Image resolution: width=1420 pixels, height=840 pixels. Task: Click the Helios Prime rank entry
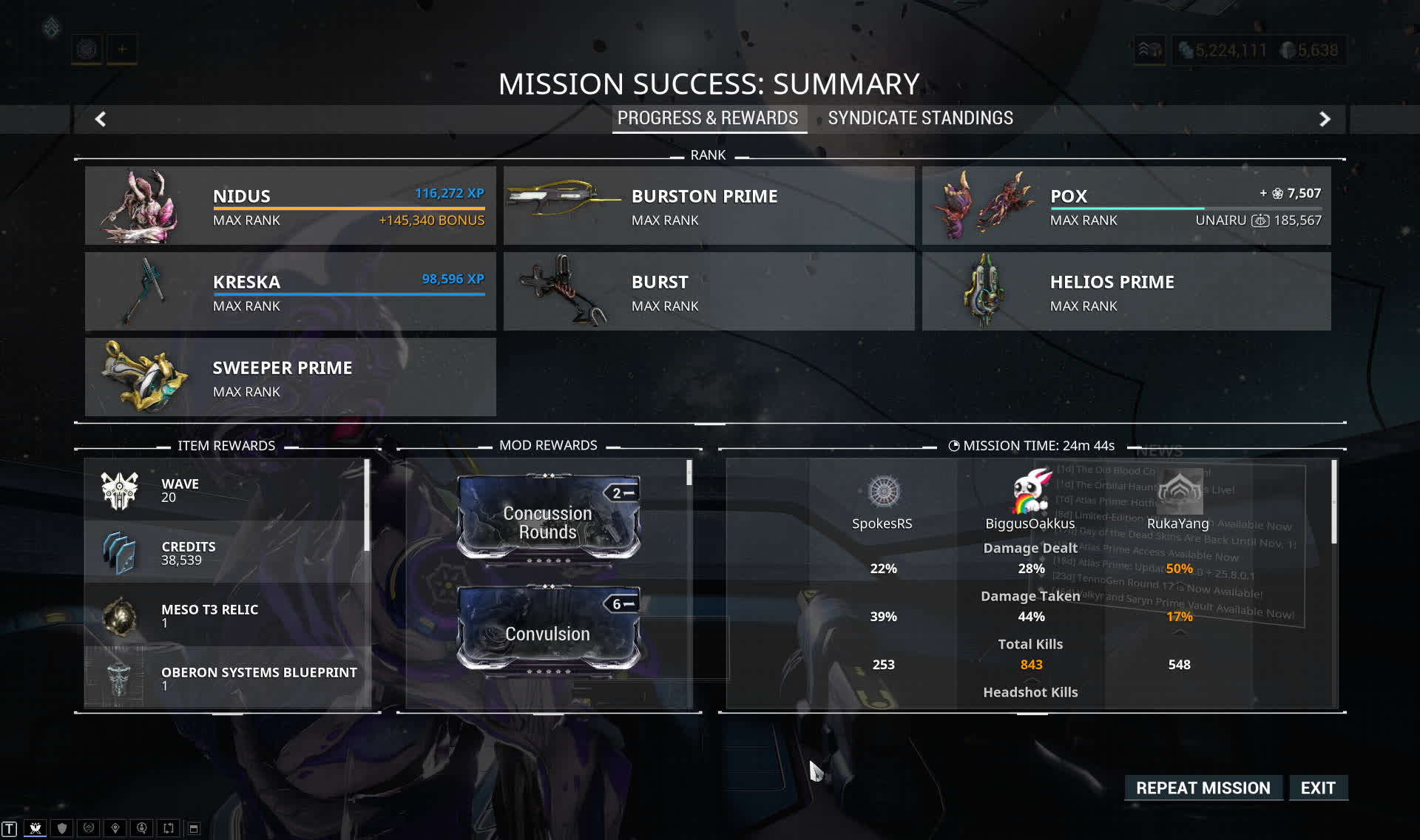point(1126,291)
